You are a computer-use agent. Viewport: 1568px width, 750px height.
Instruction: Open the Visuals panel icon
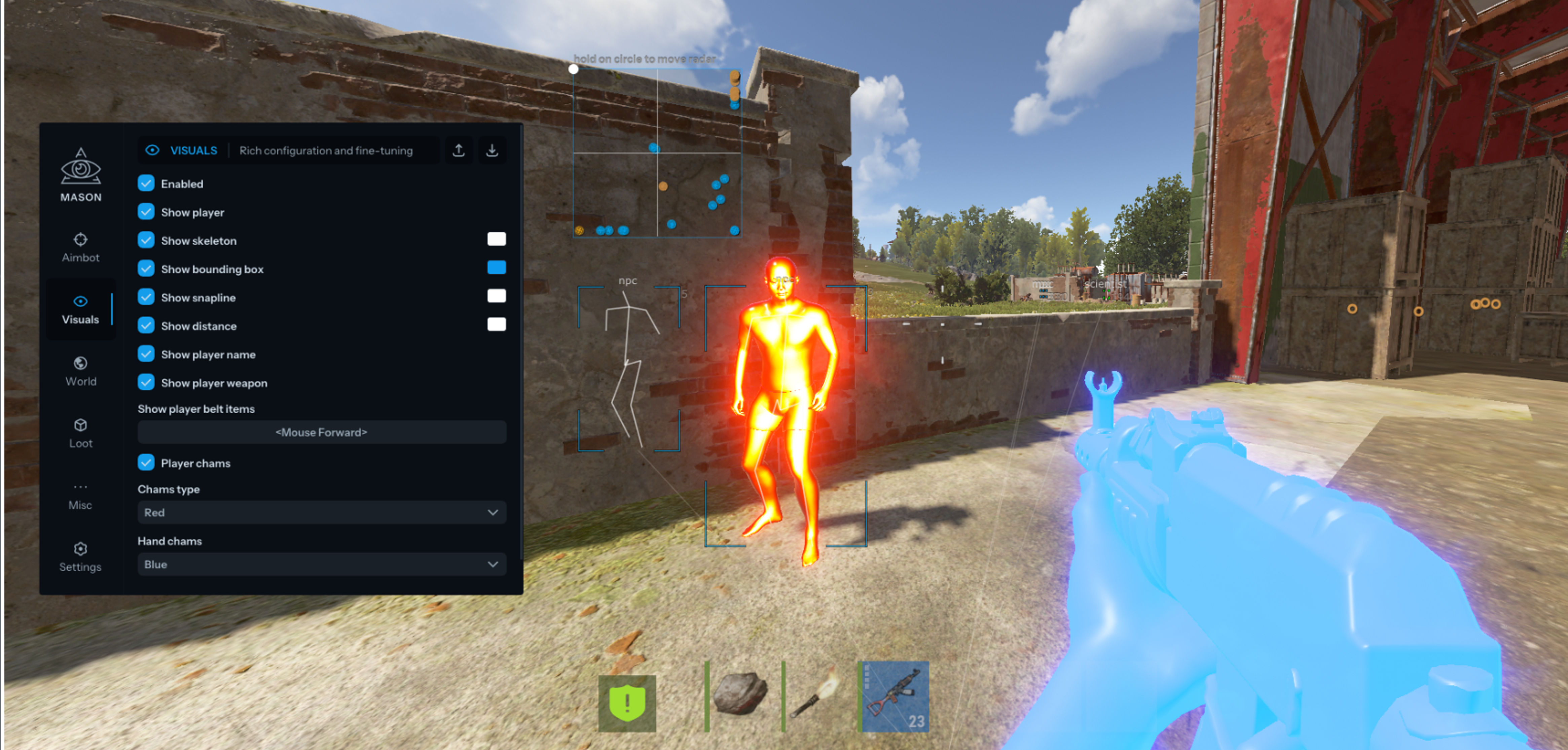81,301
